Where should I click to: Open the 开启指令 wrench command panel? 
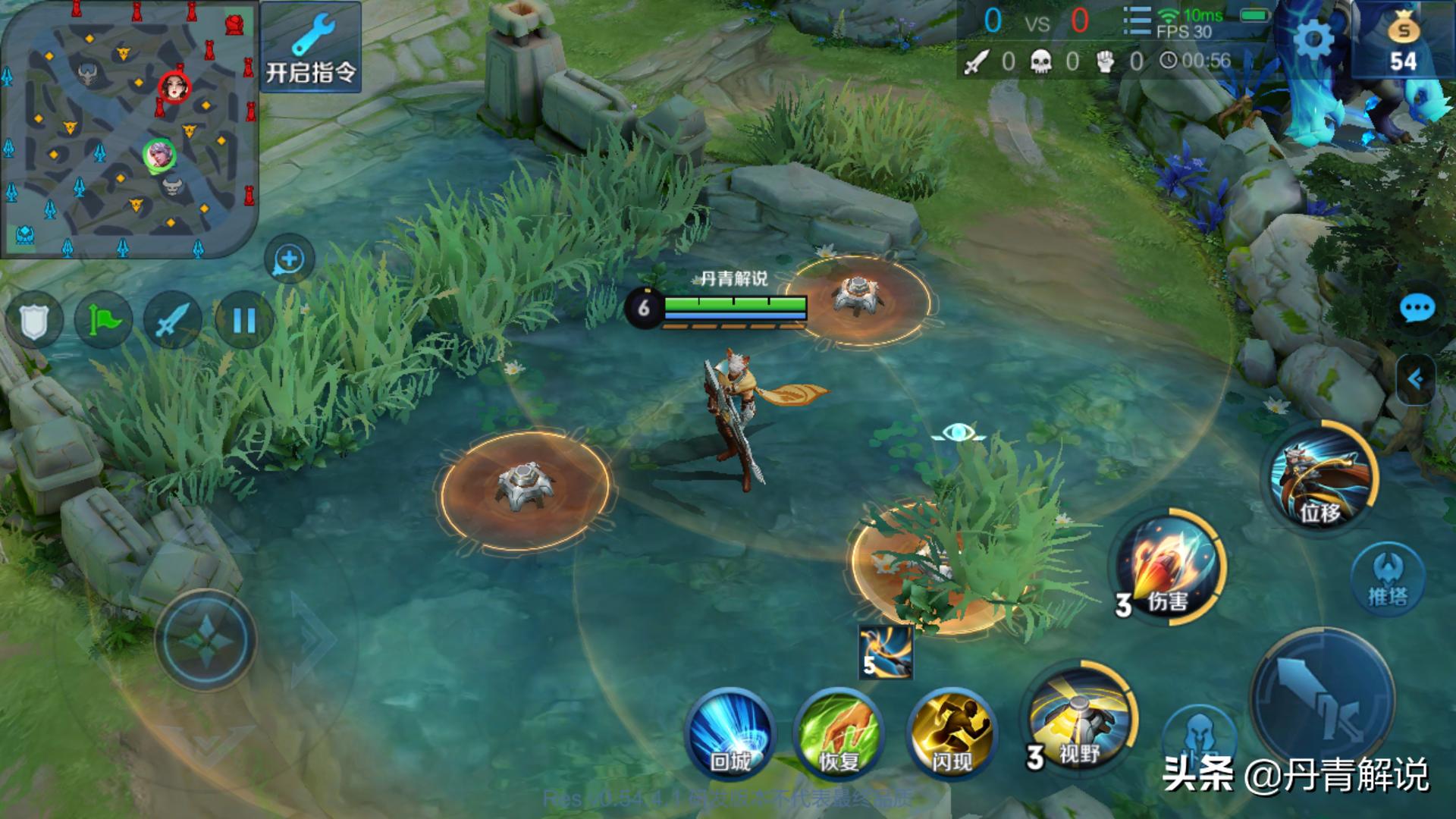[x=310, y=47]
